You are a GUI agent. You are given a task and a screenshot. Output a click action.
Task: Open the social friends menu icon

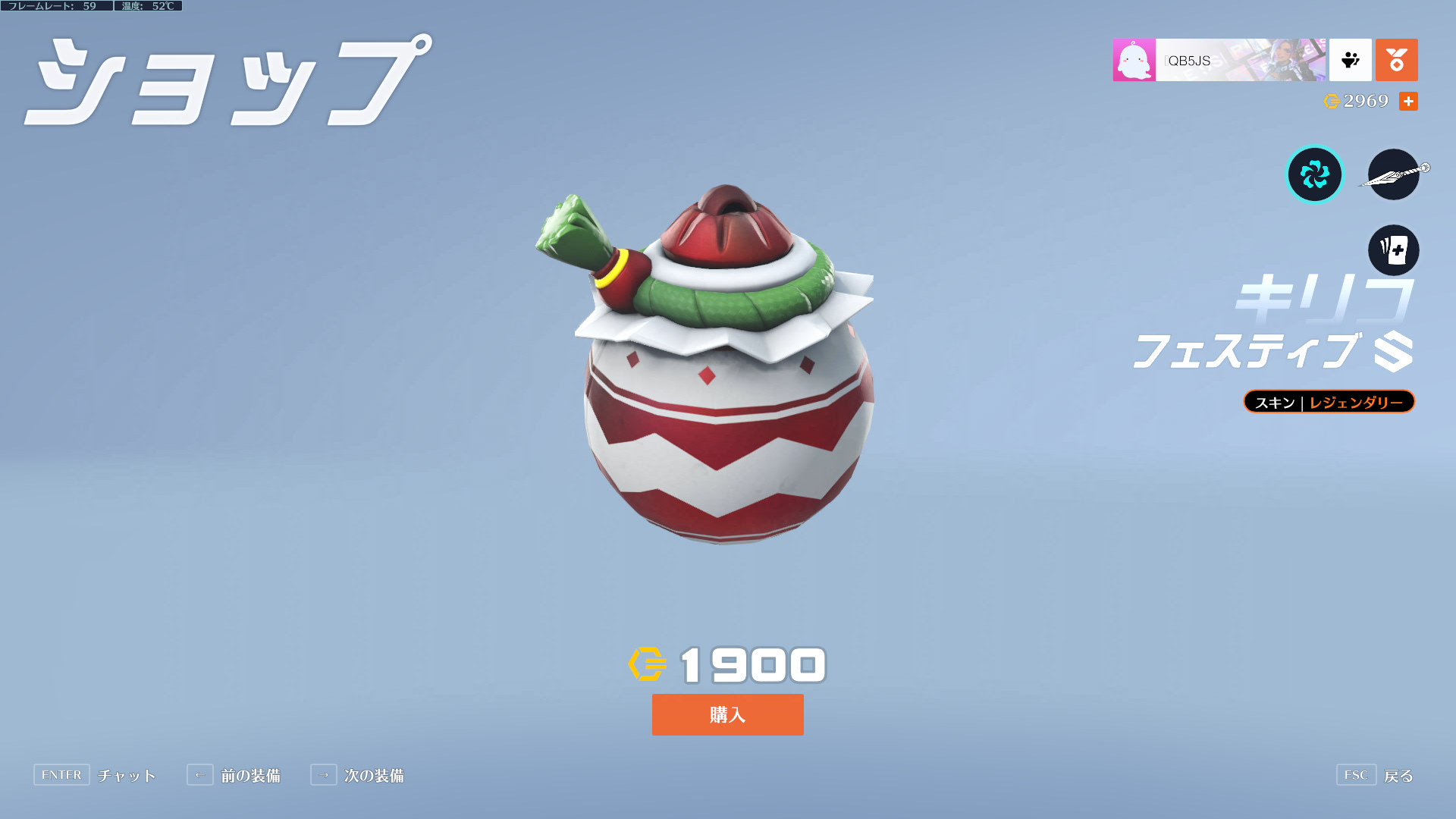(x=1350, y=60)
